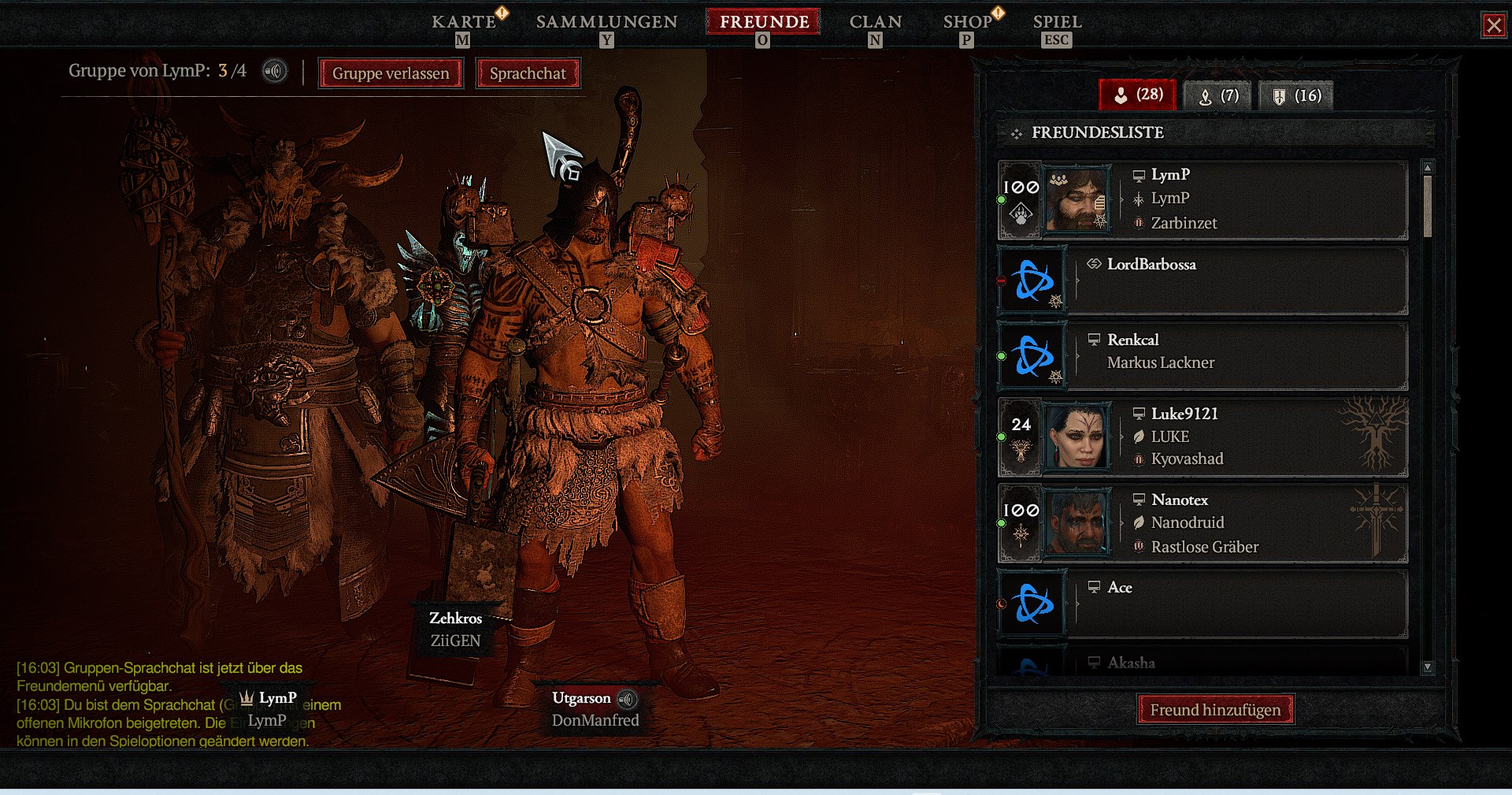The image size is (1512, 795).
Task: Switch to the tab showing 16
Action: (1295, 96)
